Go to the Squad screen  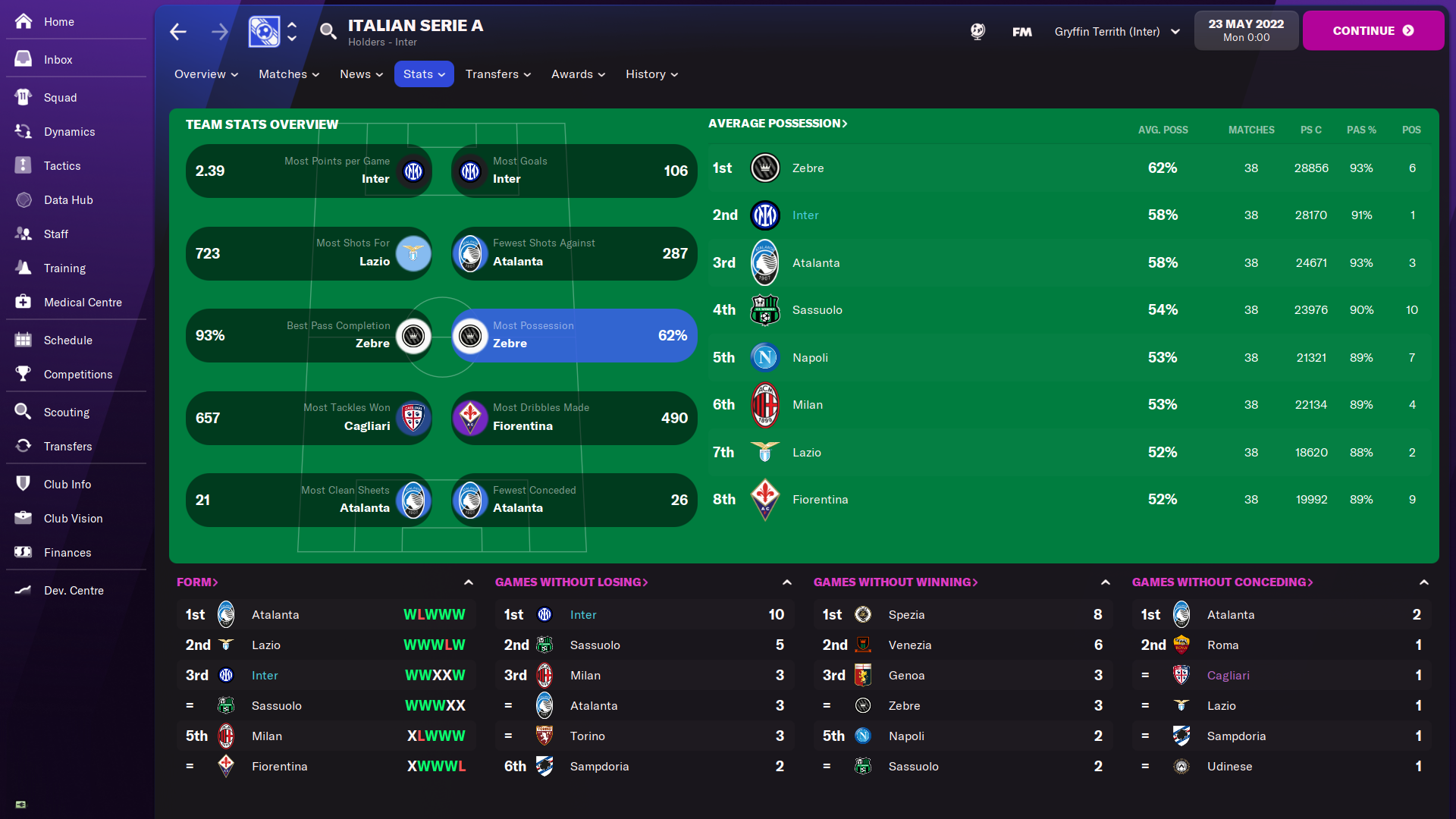coord(60,98)
